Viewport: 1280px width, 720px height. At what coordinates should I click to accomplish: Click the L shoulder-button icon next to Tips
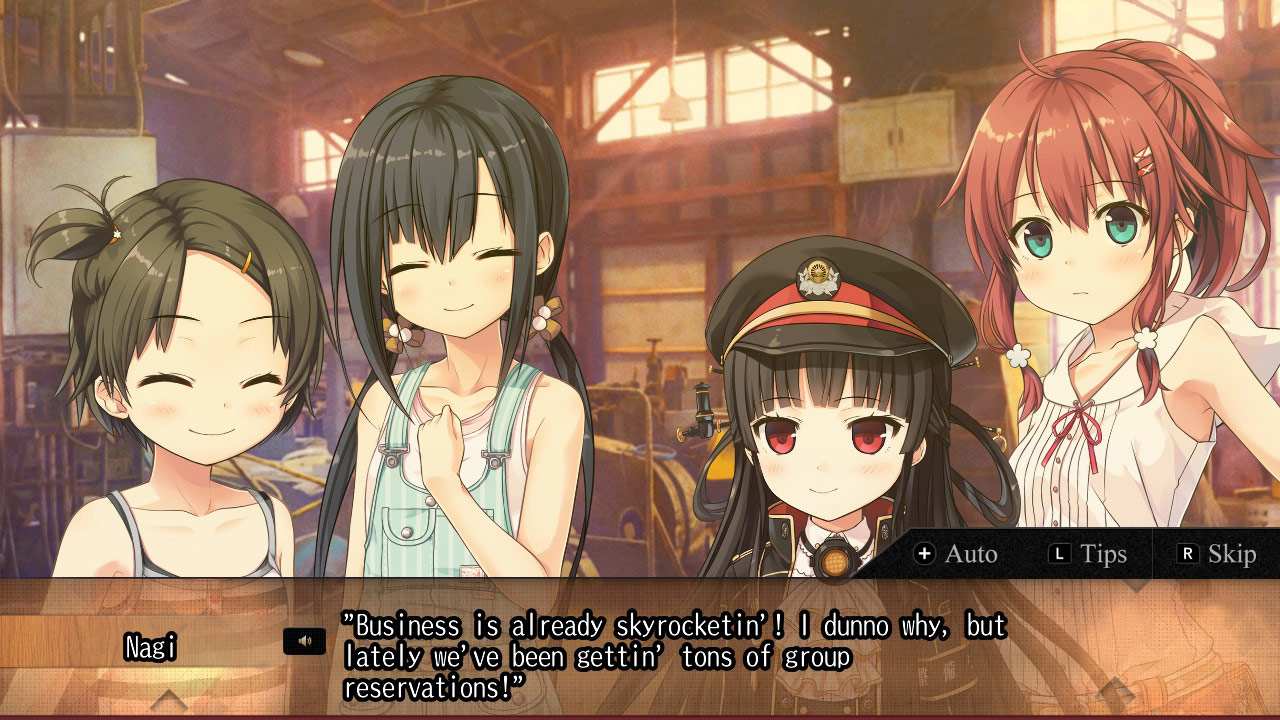point(1062,555)
